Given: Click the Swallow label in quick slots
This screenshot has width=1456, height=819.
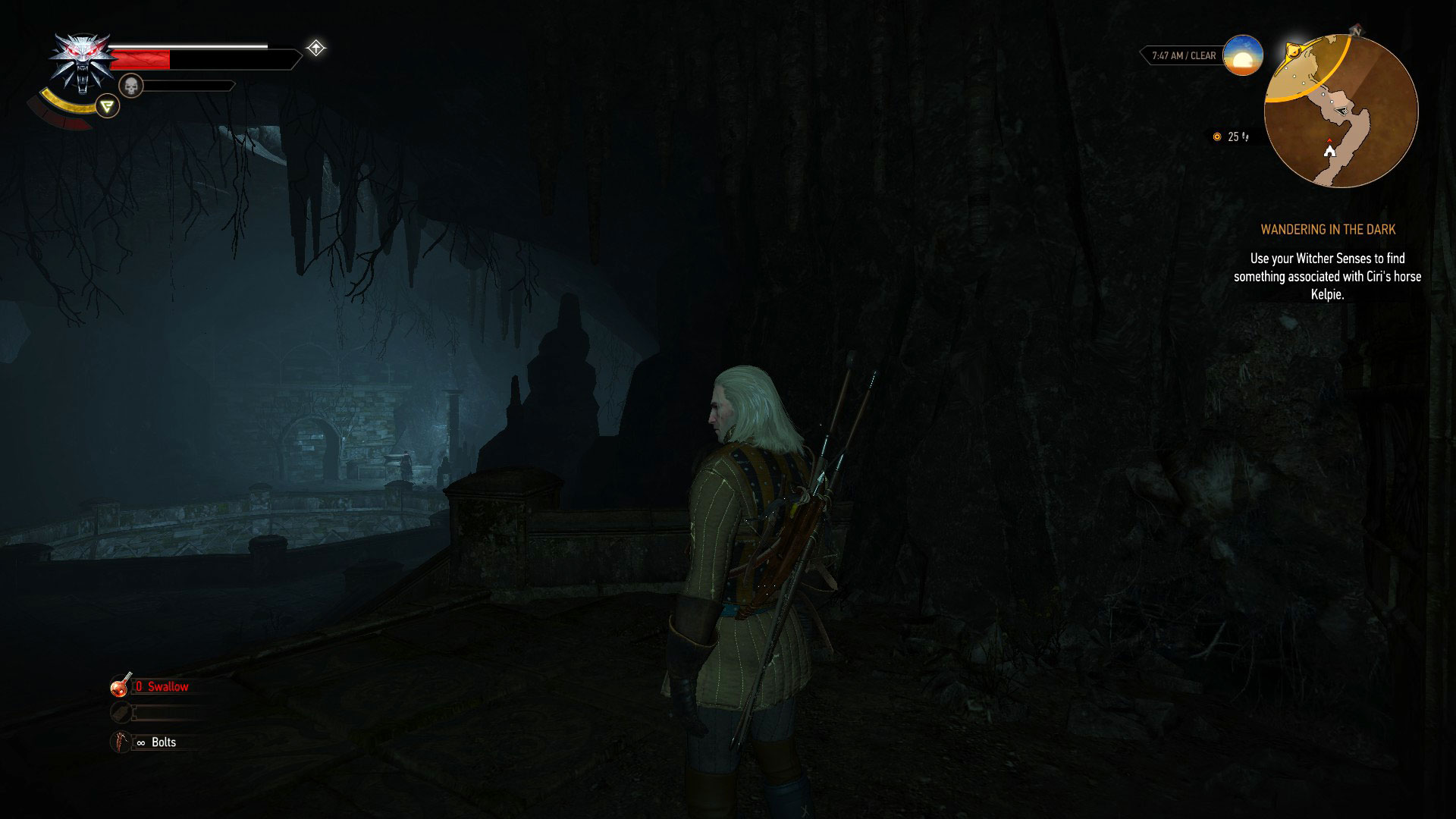Looking at the screenshot, I should (x=163, y=686).
